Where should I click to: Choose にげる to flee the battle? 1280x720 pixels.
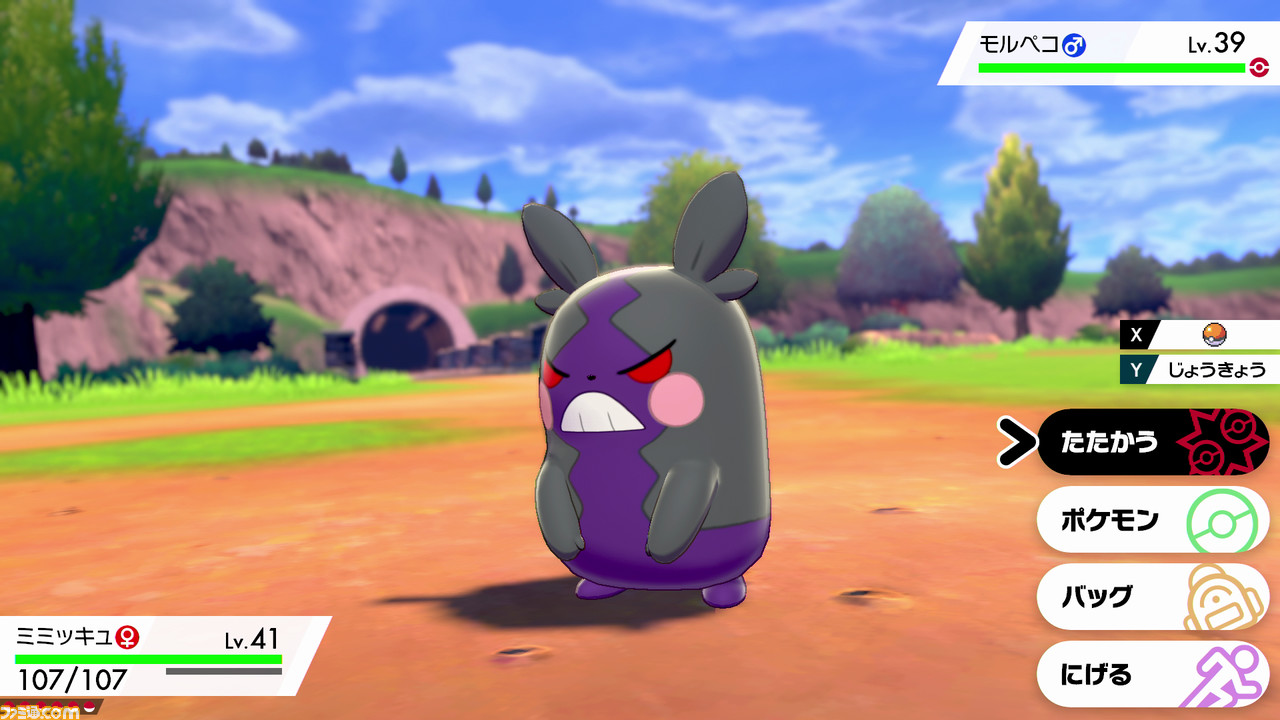1096,675
